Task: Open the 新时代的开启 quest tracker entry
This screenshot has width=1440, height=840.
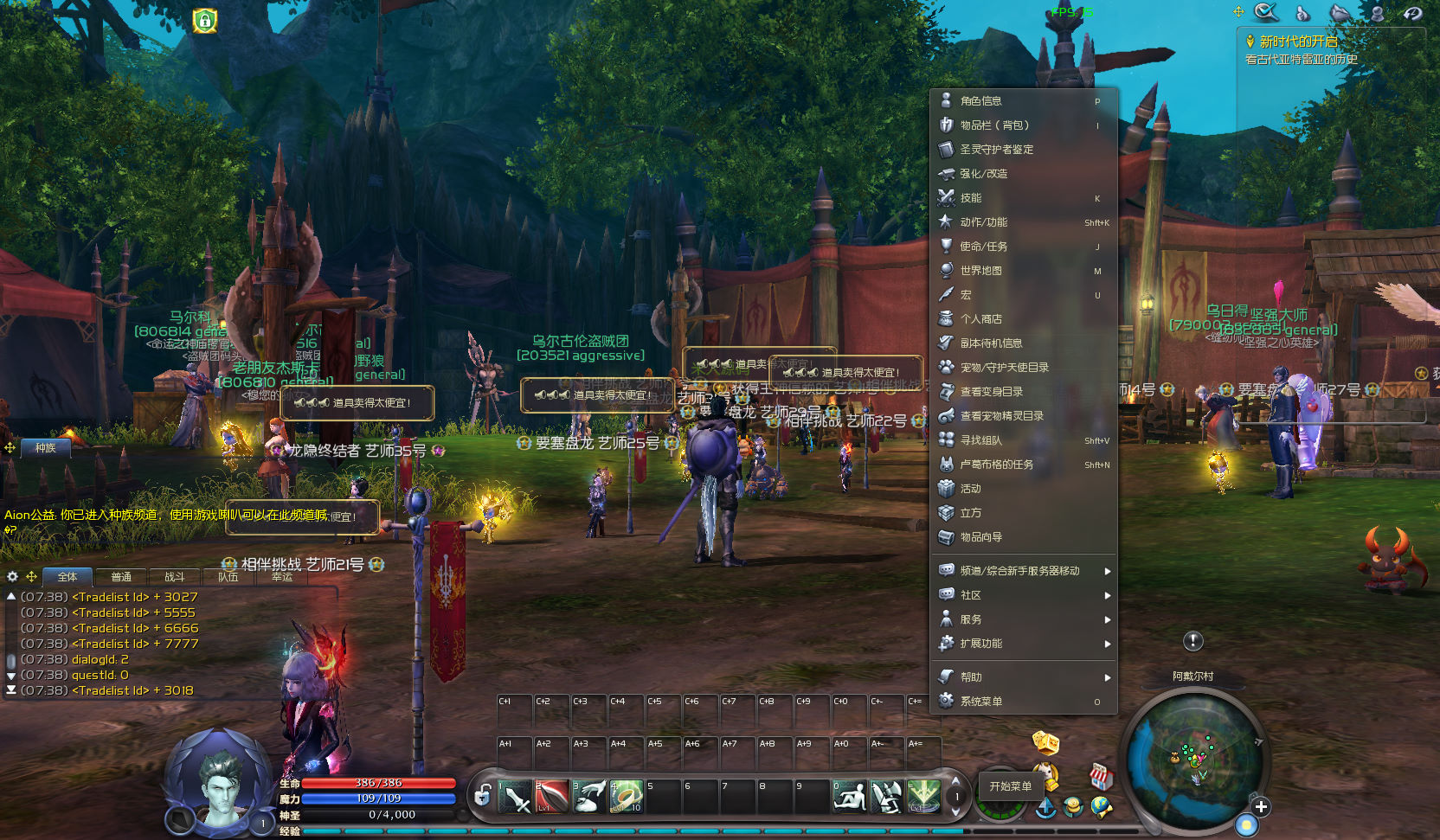Action: pos(1298,42)
